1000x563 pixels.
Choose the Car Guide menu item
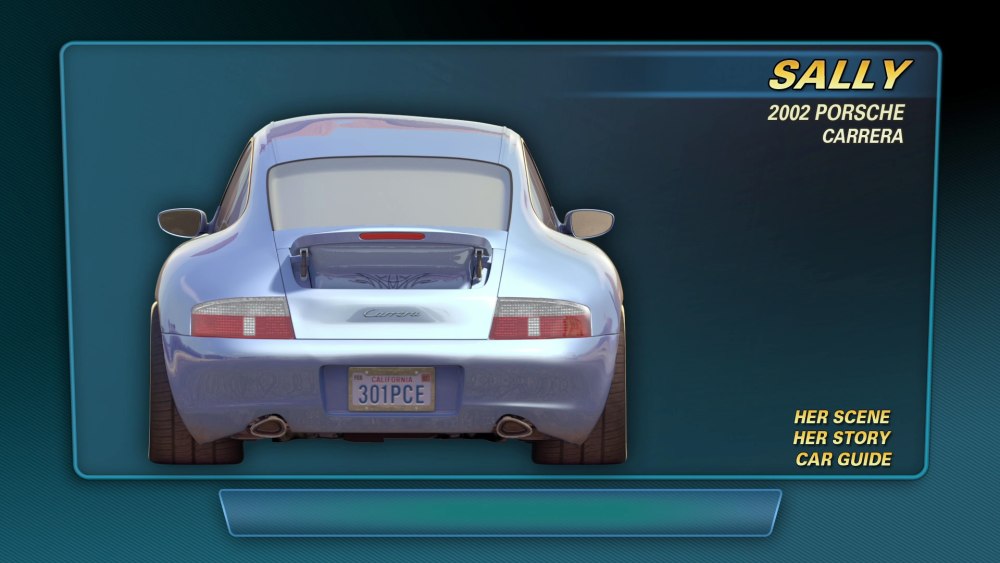tap(843, 460)
